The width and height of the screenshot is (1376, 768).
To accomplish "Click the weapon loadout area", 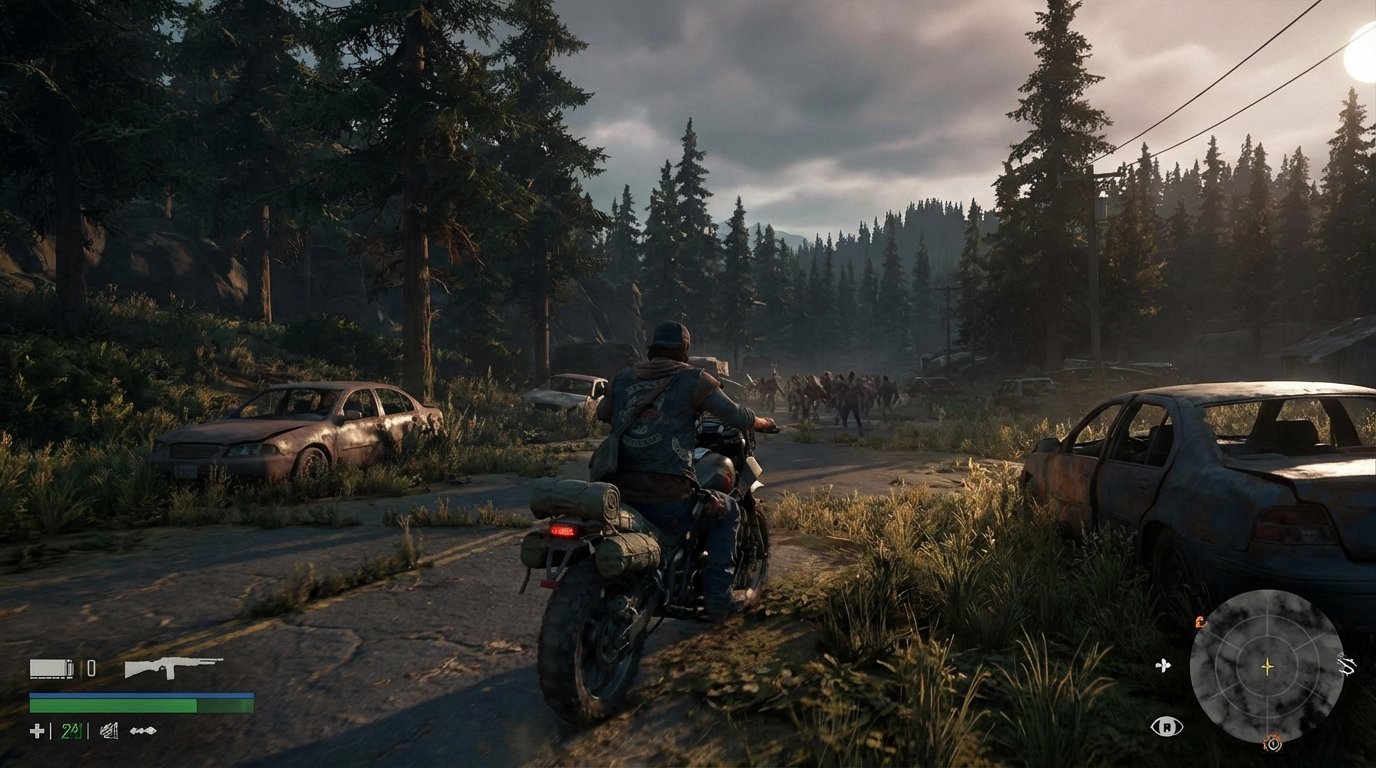I will point(130,668).
